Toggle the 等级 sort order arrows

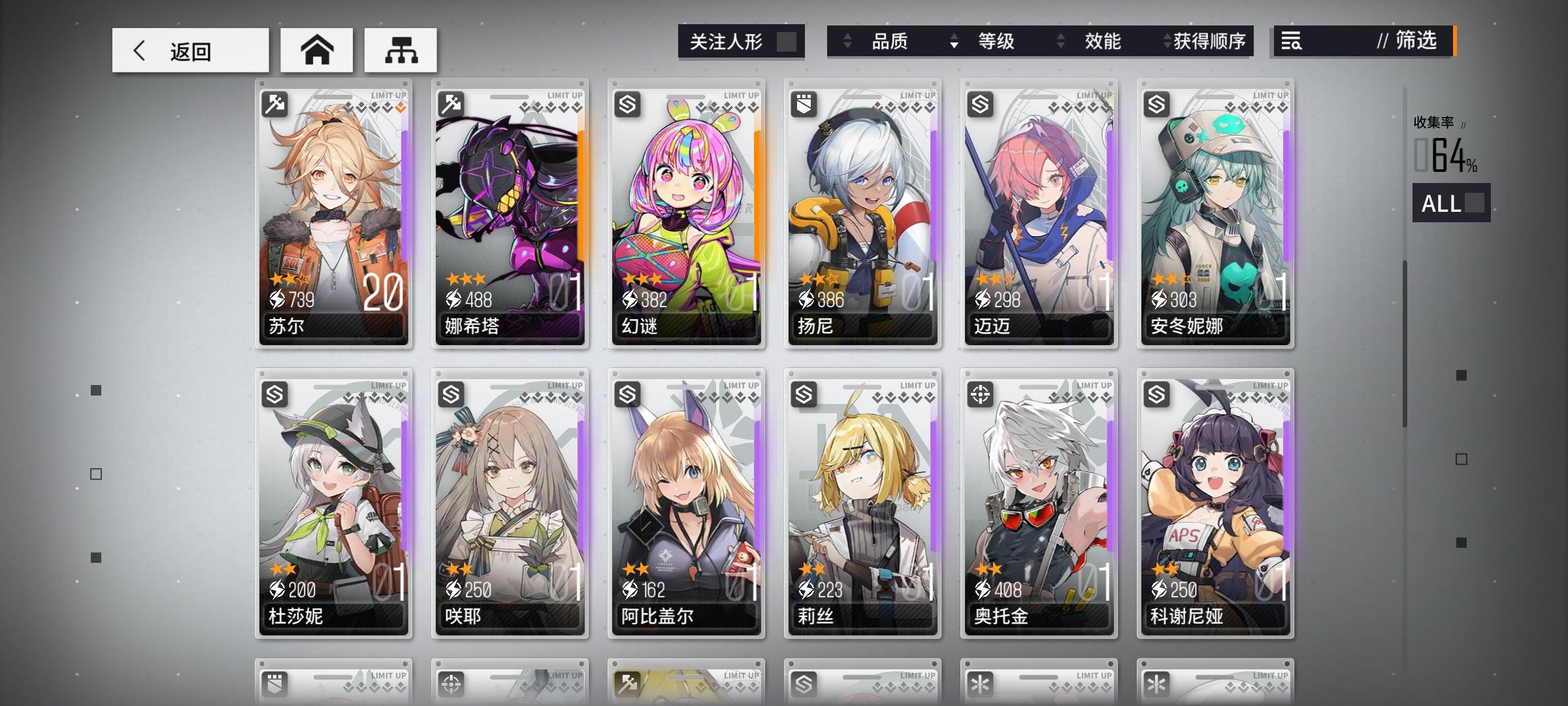tap(954, 41)
